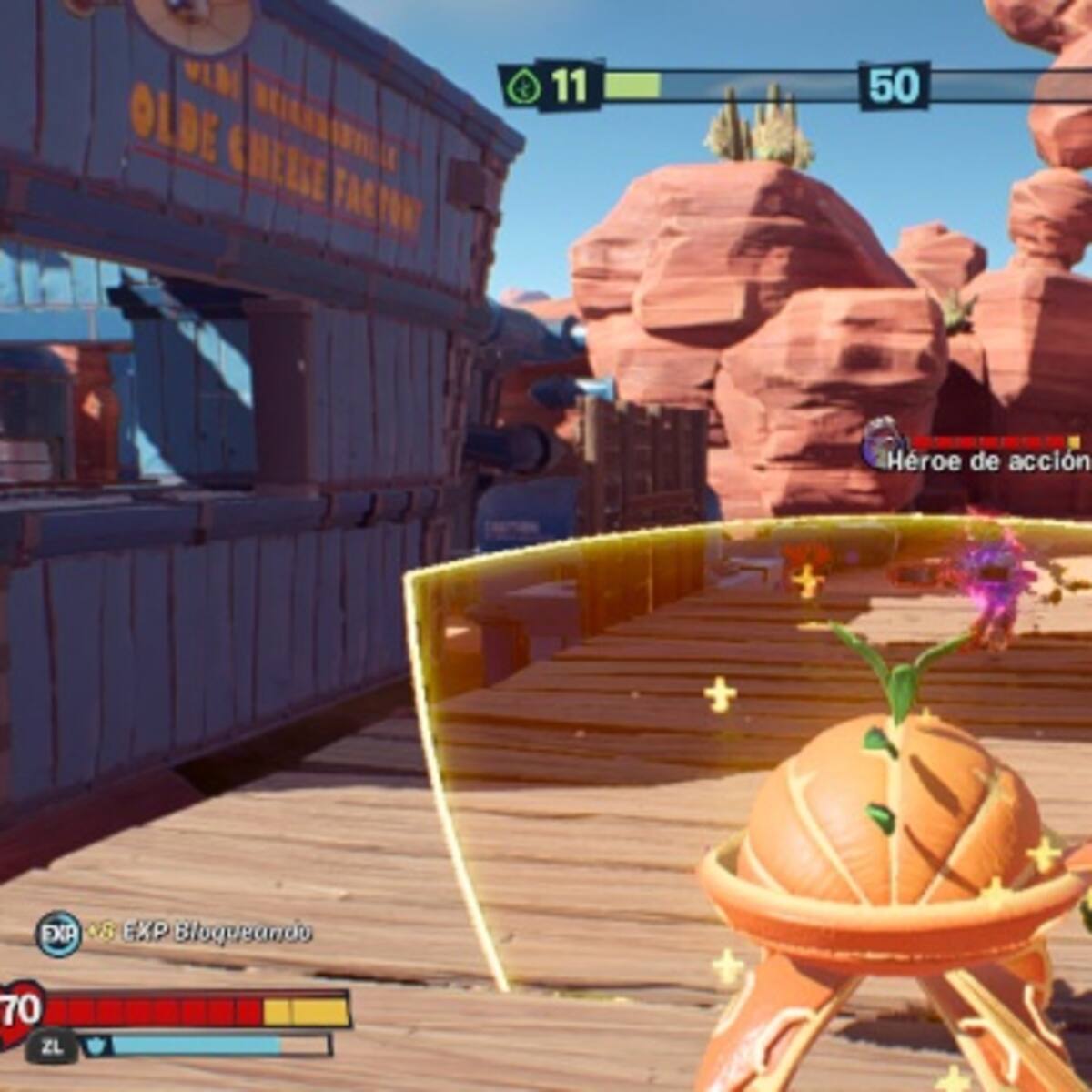The image size is (1092, 1092).
Task: Select the blue EXP badge icon
Action: (x=57, y=934)
